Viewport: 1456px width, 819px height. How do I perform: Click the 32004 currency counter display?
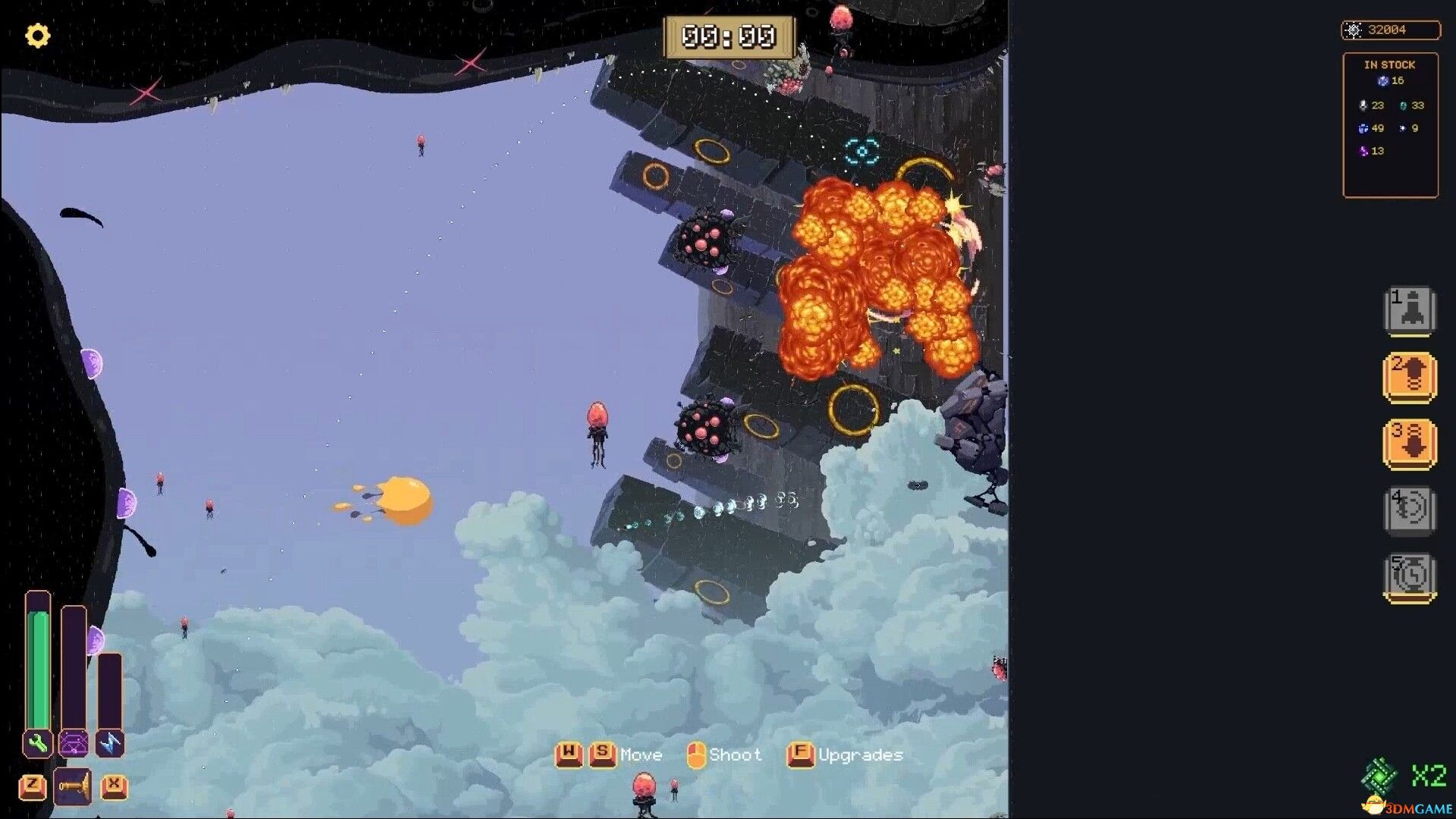point(1392,30)
